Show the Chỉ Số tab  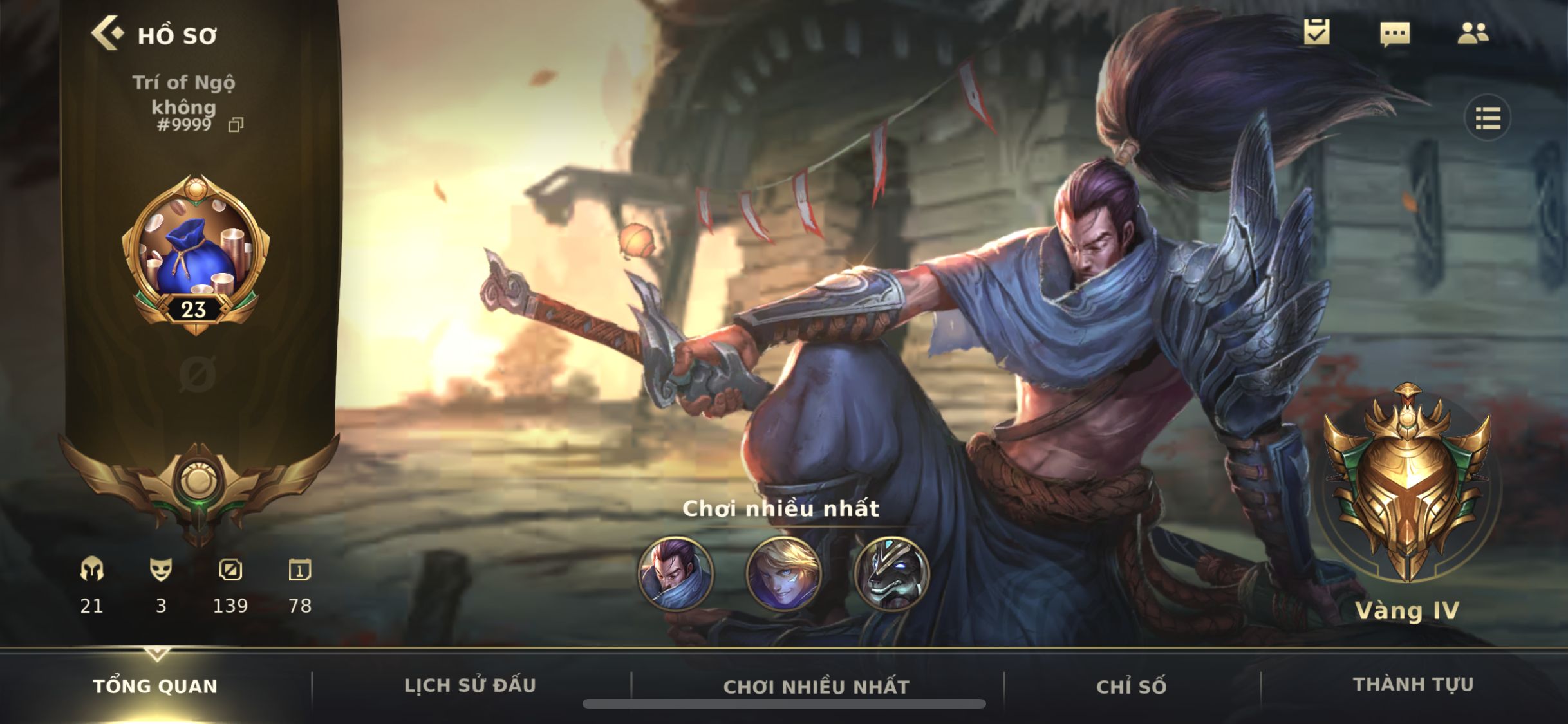(x=1131, y=687)
